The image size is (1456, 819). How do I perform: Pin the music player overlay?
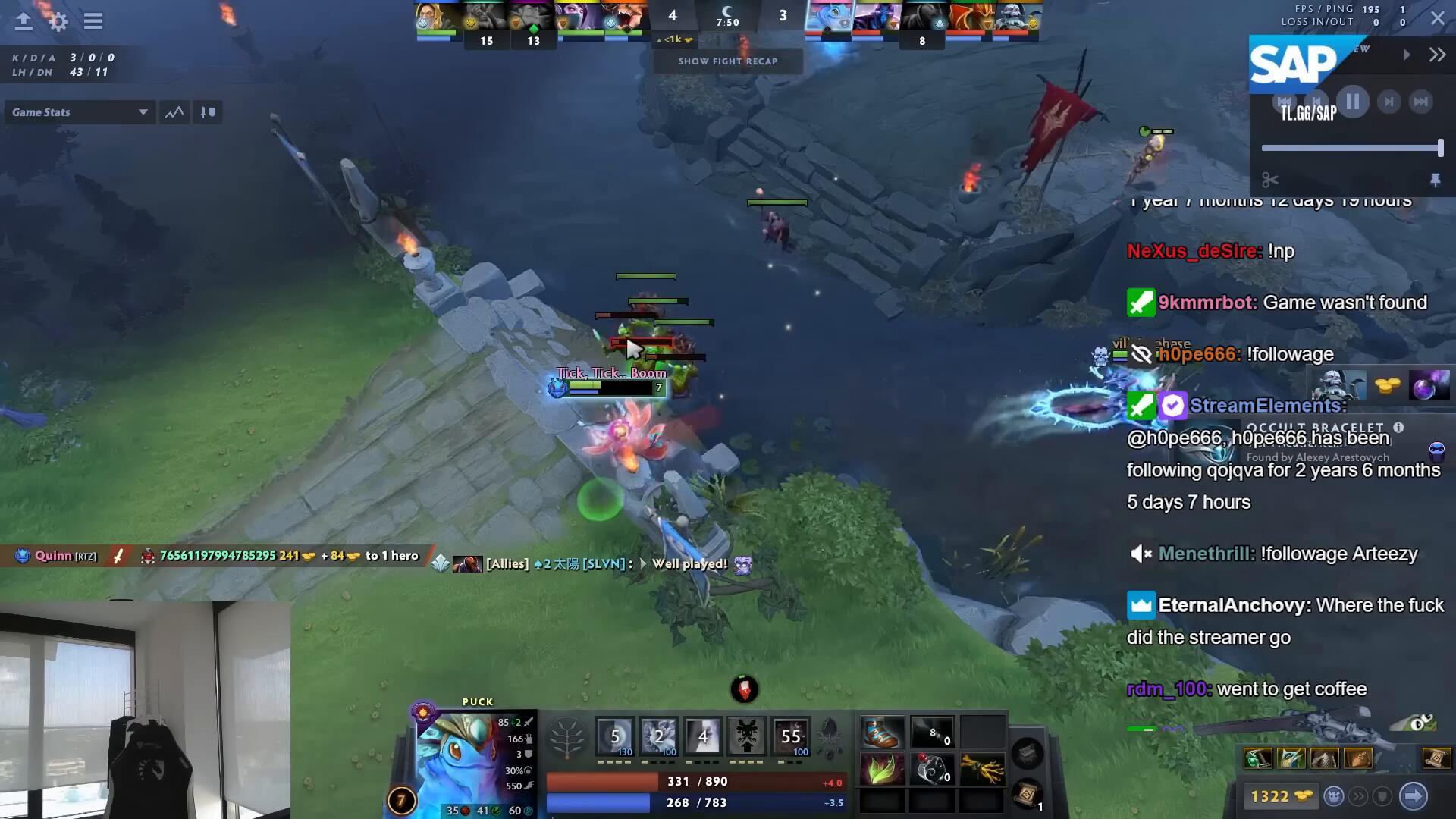pos(1435,180)
